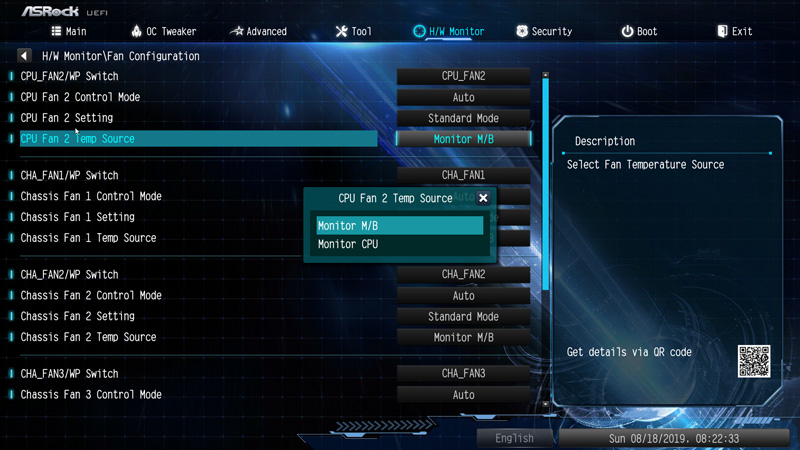Open CHA_FAN2/WP Switch value dropdown

coord(463,274)
